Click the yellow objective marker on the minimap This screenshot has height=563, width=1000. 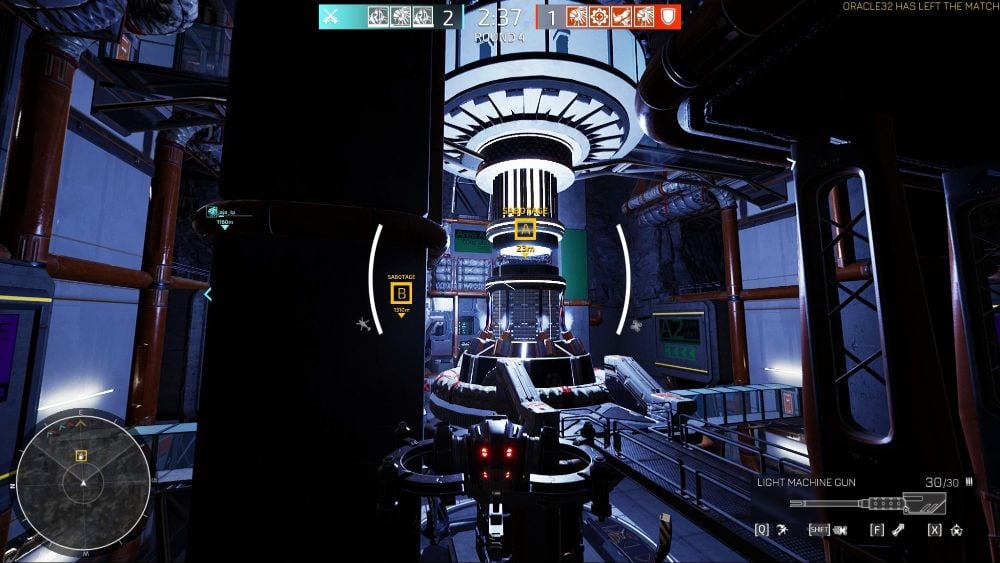coord(82,456)
